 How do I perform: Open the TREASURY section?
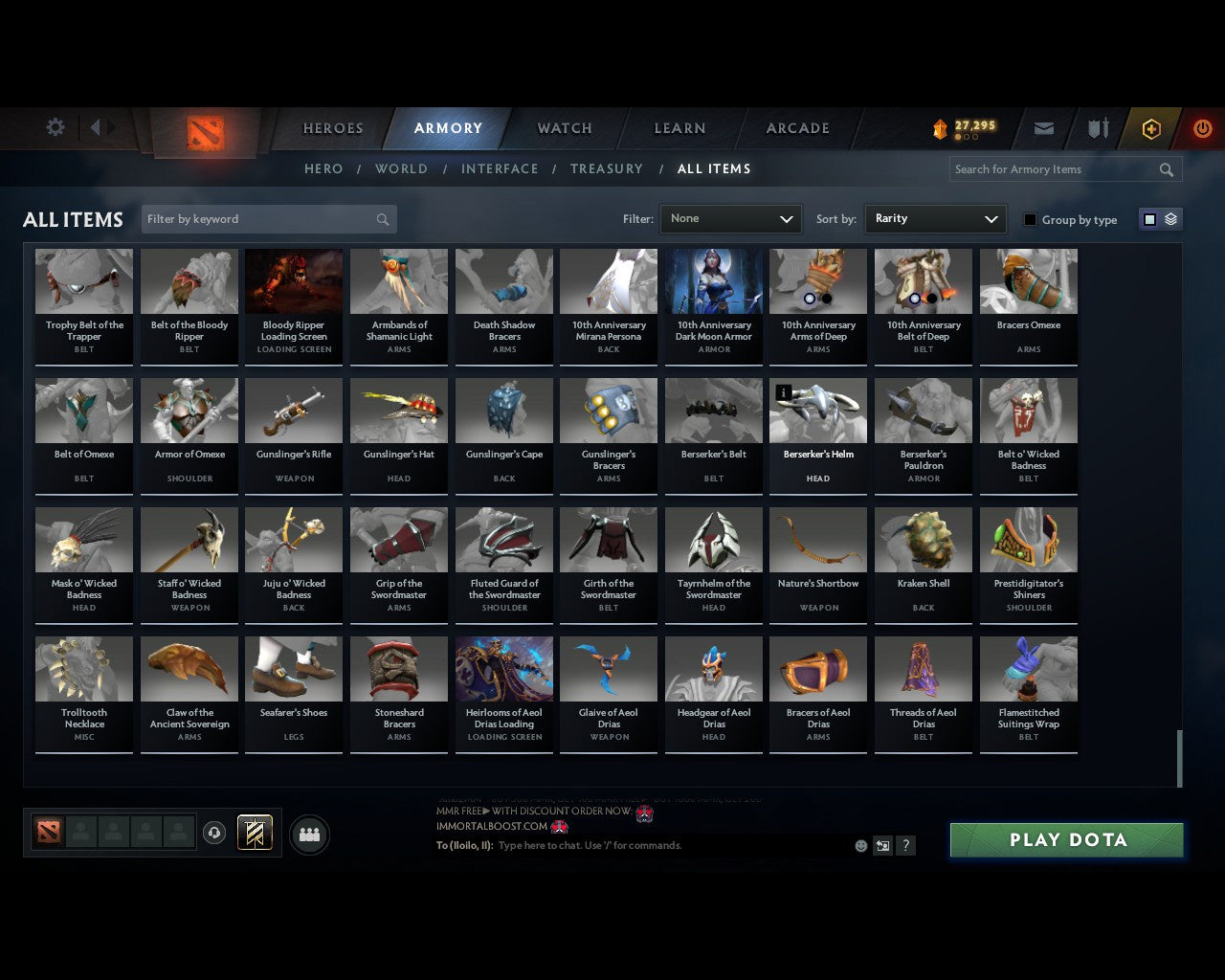point(606,168)
